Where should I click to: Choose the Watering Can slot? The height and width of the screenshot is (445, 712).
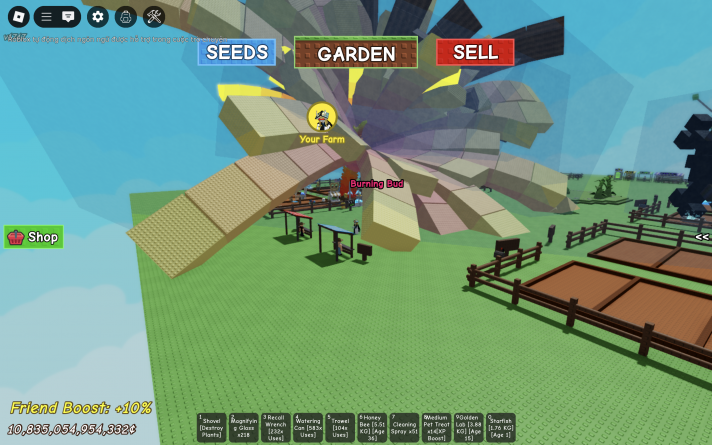click(x=308, y=427)
